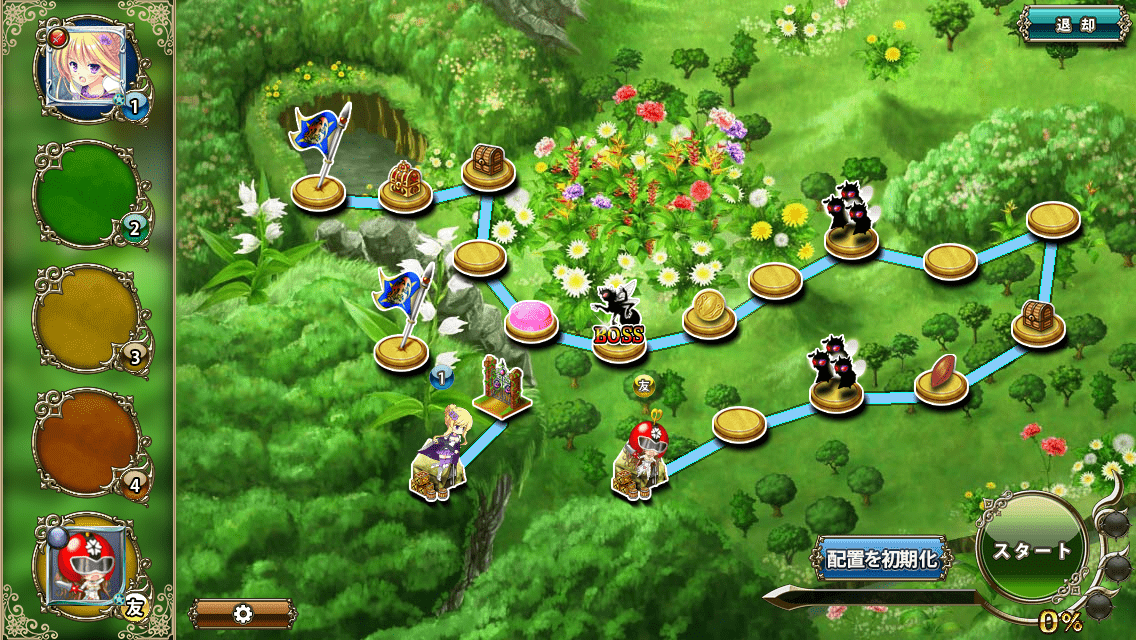This screenshot has height=640, width=1136.
Task: Open the gear settings button
Action: pyautogui.click(x=243, y=613)
